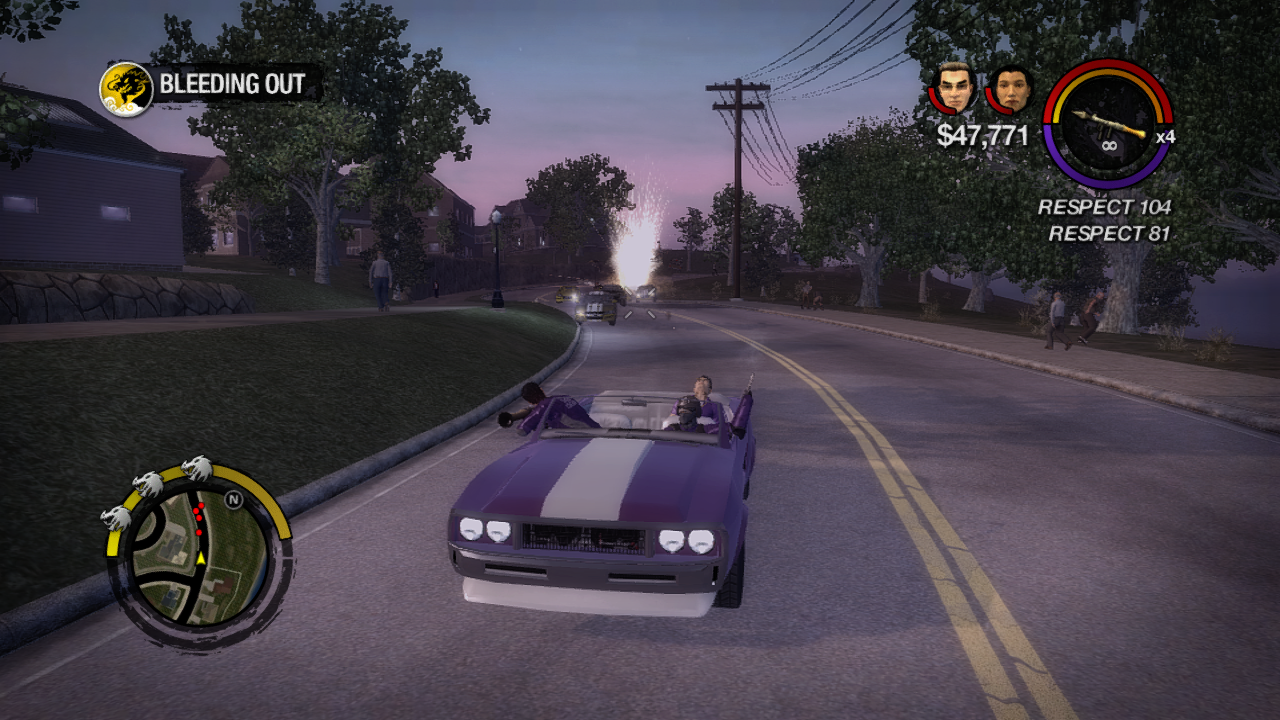Select the Bleeding Out mission label
Screen dimensions: 1280x720
[x=231, y=85]
